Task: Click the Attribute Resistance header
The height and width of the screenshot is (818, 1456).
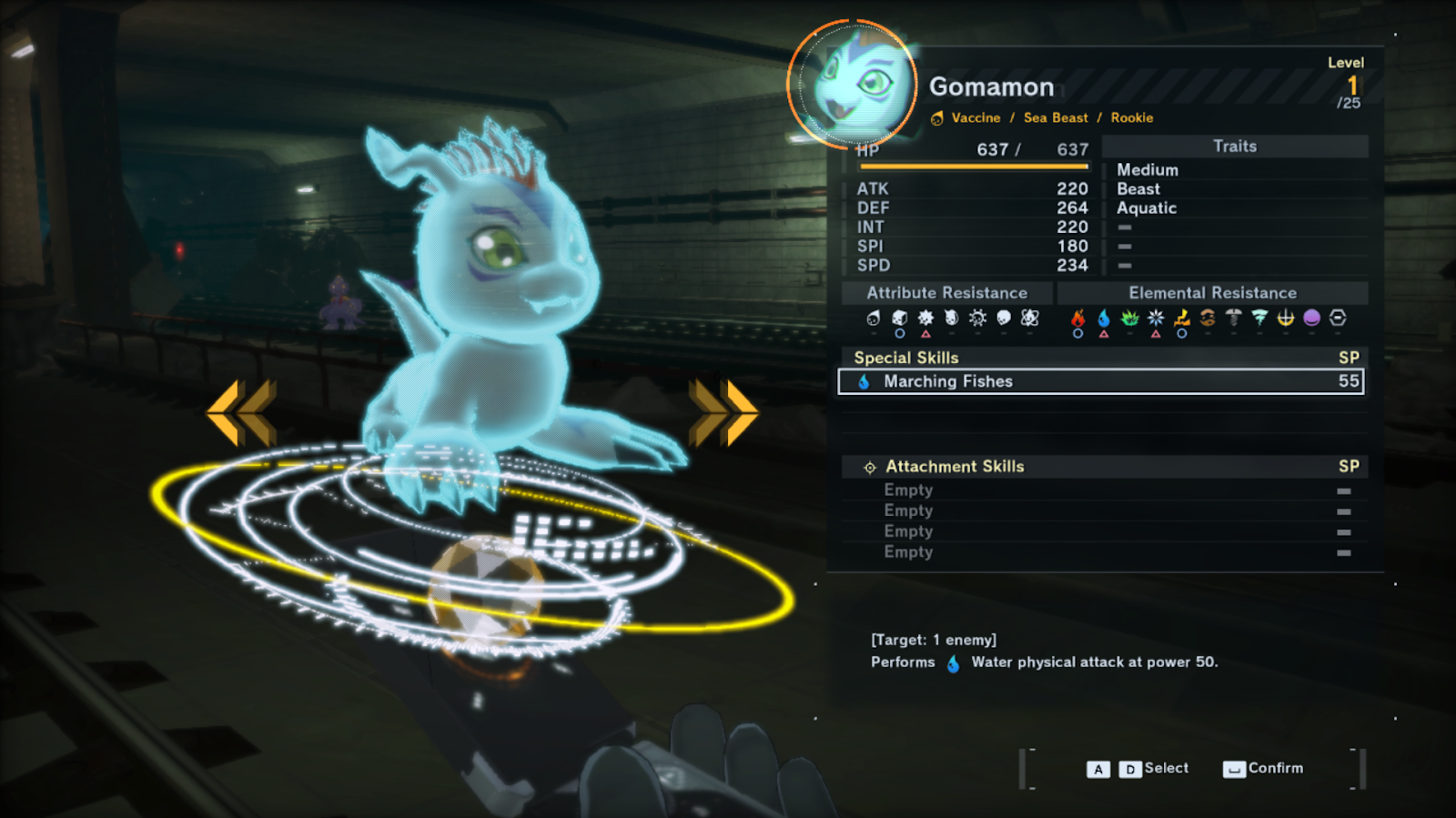Action: point(946,293)
